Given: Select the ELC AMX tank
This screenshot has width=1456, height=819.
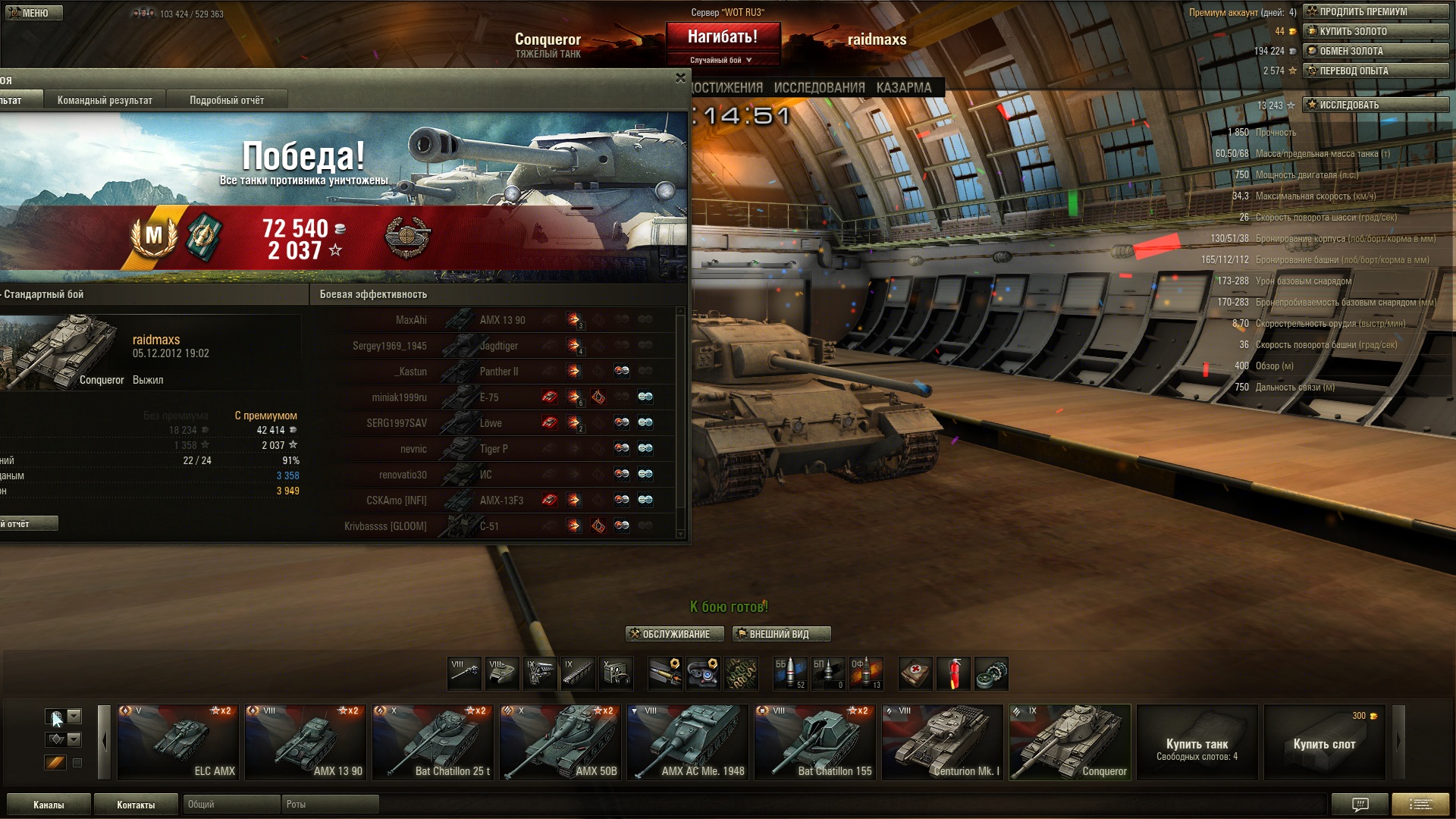Looking at the screenshot, I should coord(178,742).
